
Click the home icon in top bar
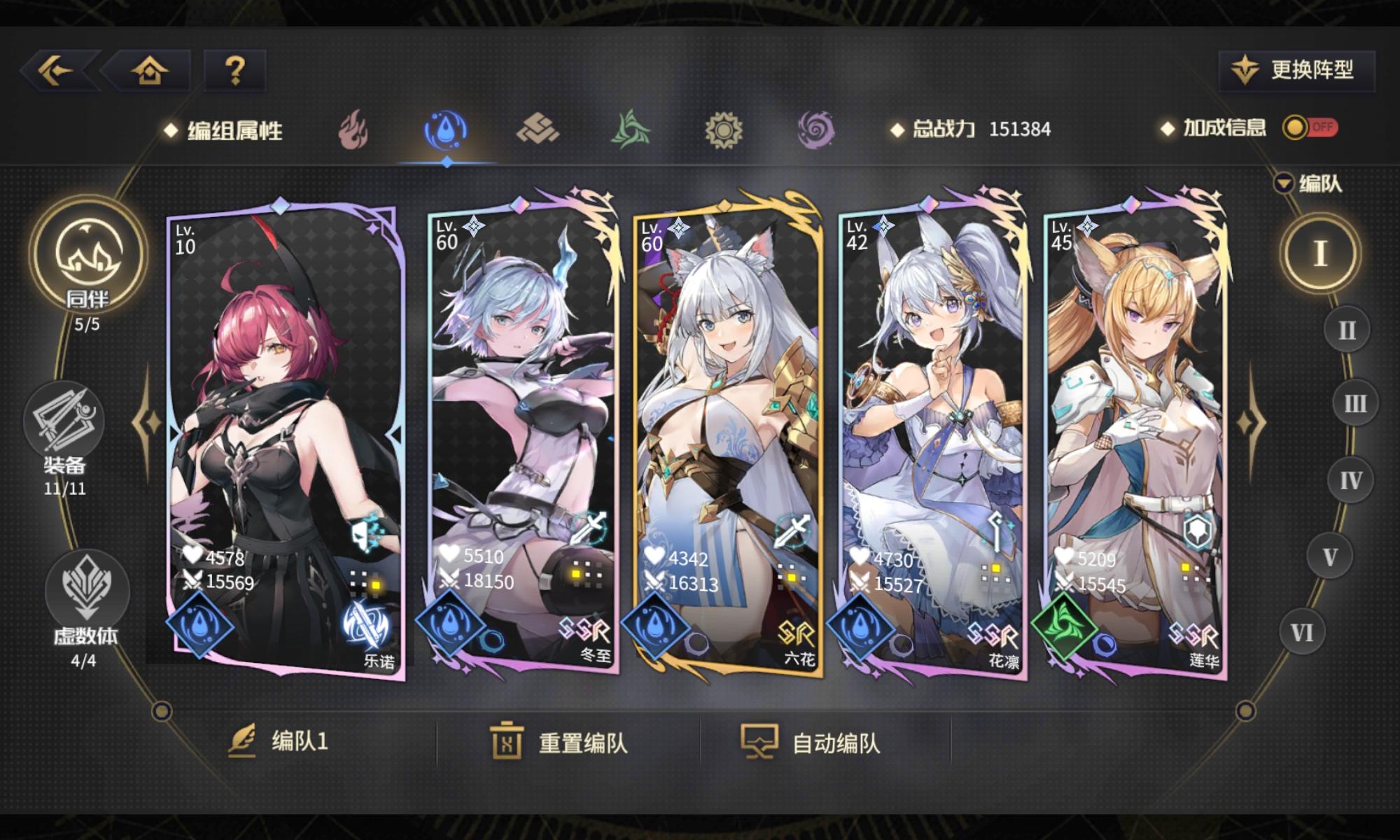[147, 69]
